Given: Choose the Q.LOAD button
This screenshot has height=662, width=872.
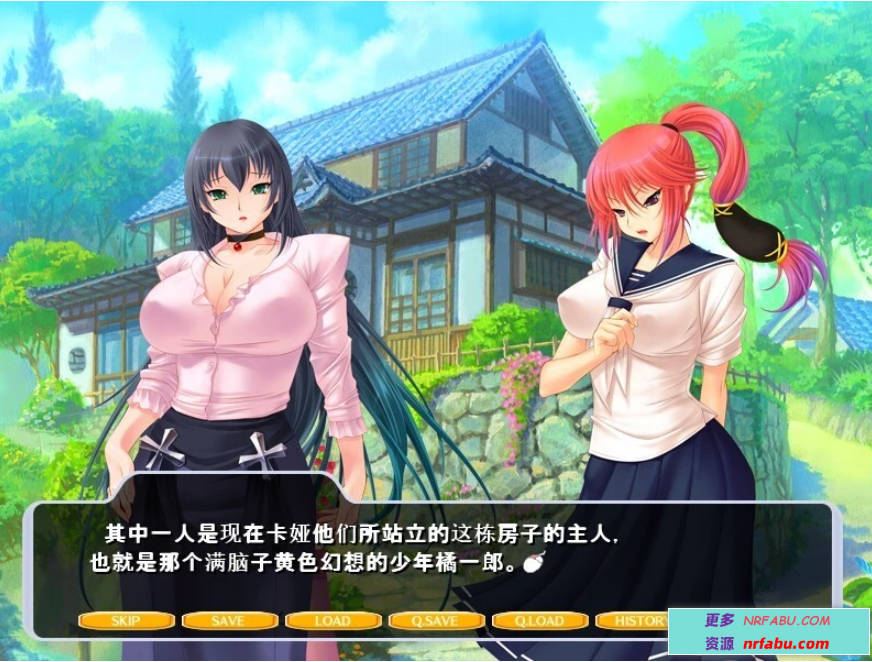Looking at the screenshot, I should 539,621.
